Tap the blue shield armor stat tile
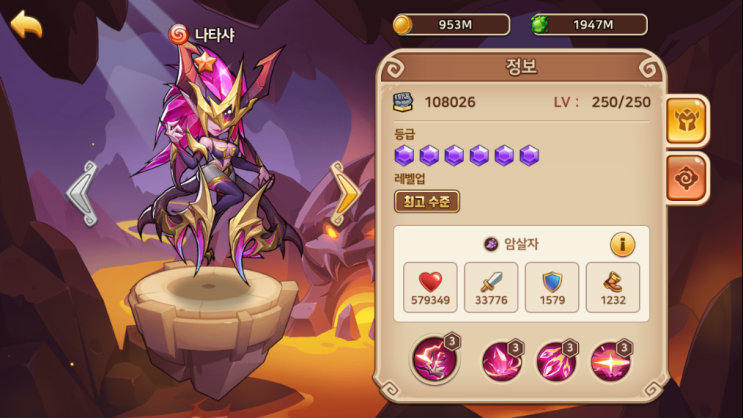Image resolution: width=743 pixels, height=418 pixels. [x=552, y=287]
